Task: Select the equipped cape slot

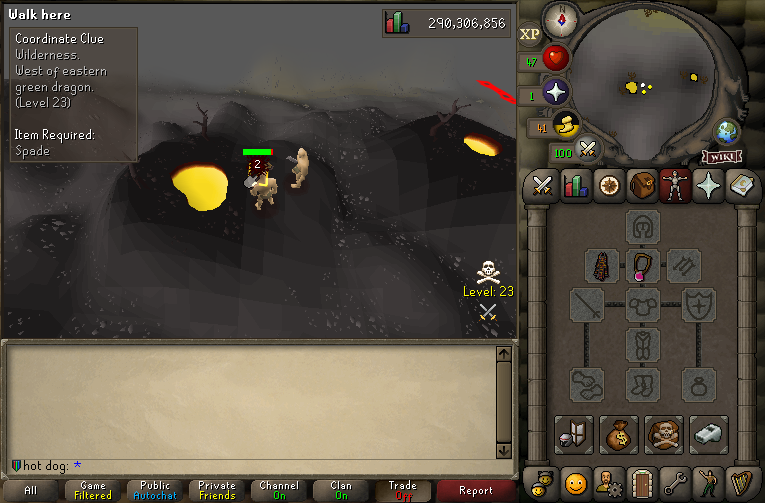Action: pos(601,266)
